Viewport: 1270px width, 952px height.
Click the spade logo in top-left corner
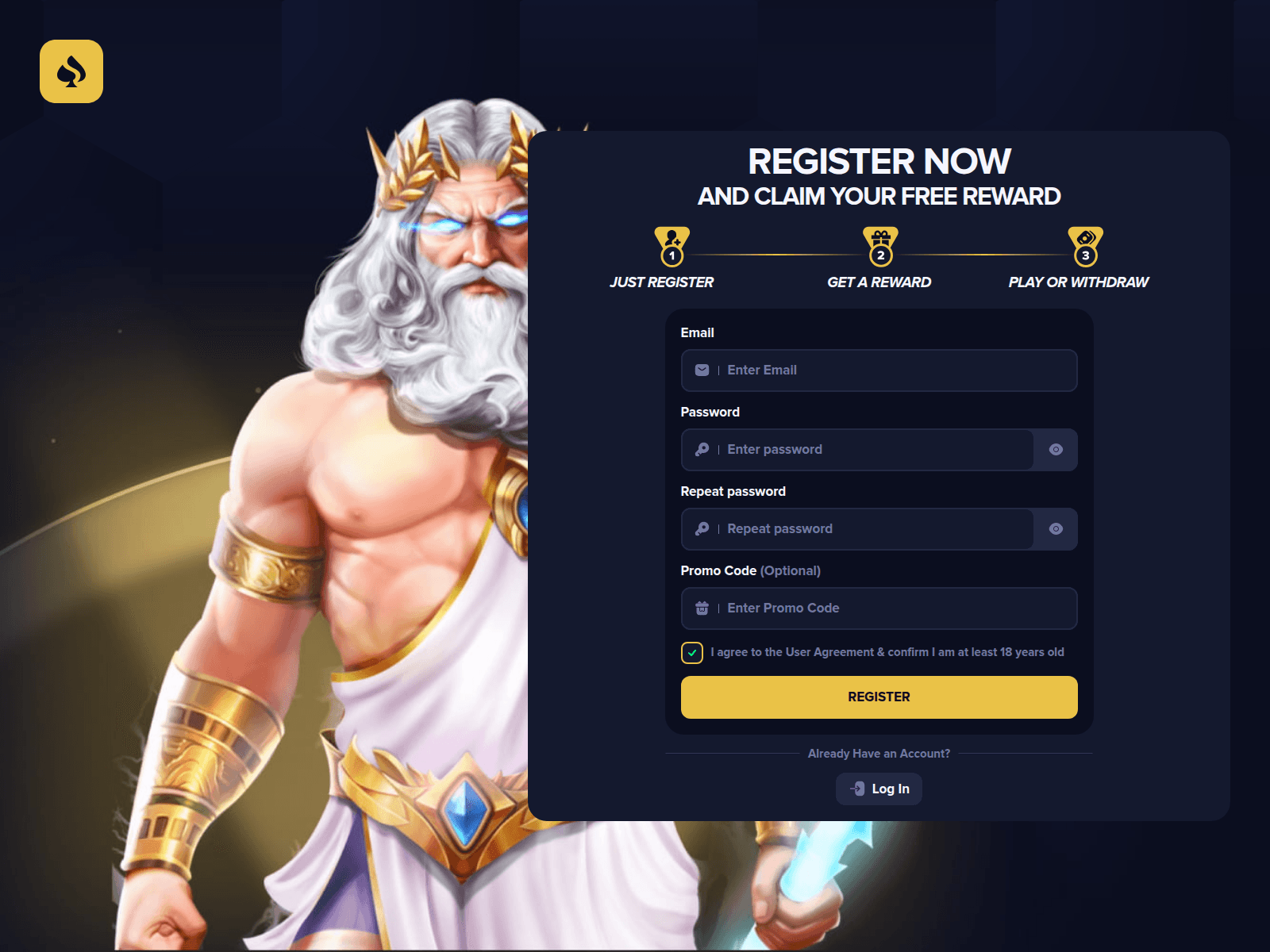(x=71, y=71)
